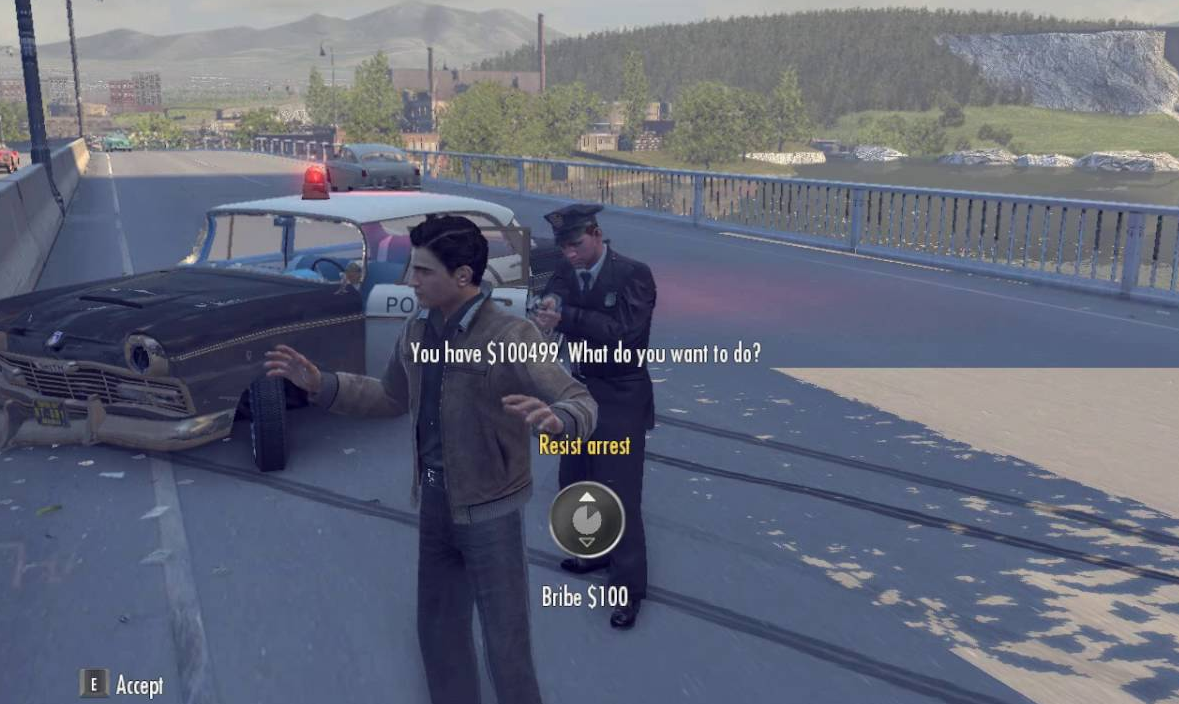Viewport: 1179px width, 704px height.
Task: Choose the Resist arrest option
Action: (x=585, y=446)
